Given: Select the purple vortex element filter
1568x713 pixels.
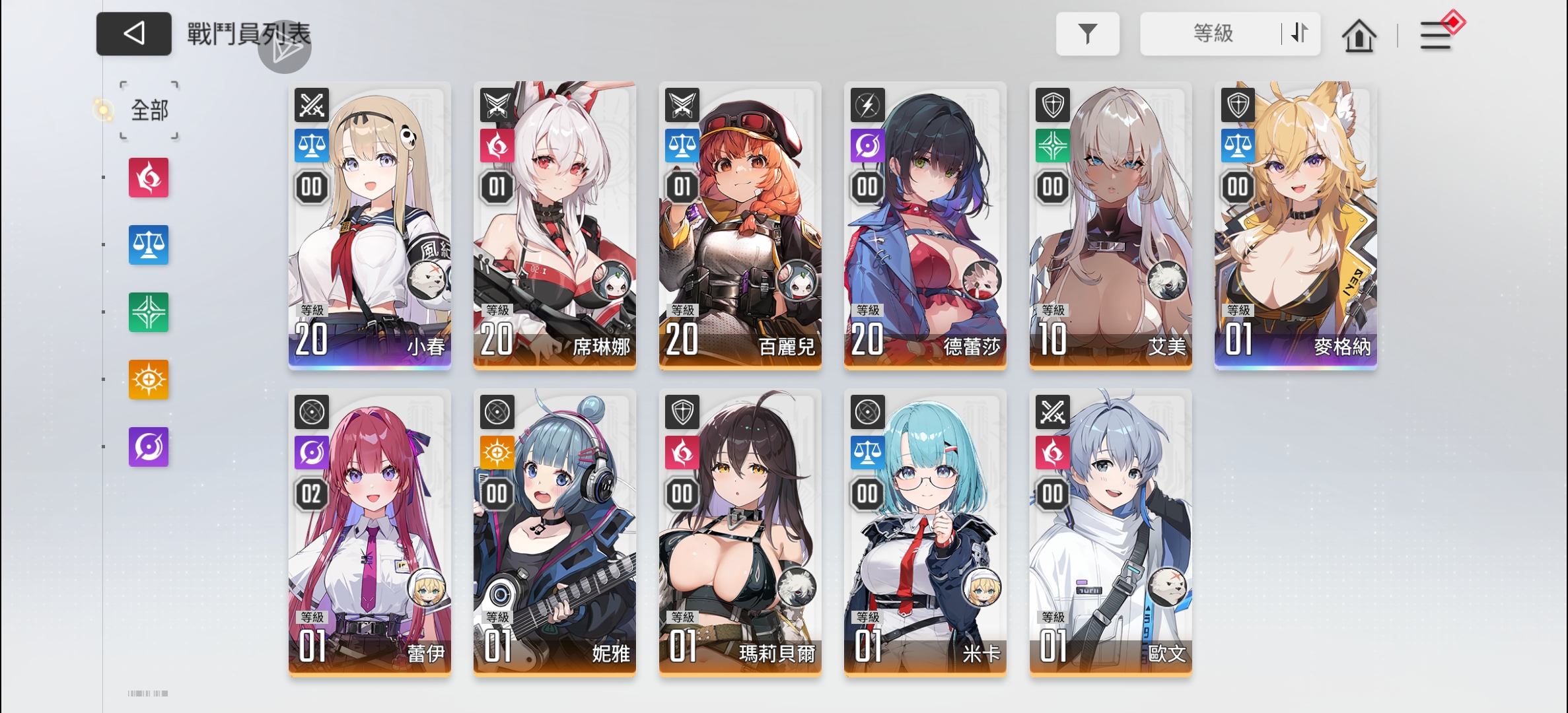Looking at the screenshot, I should point(148,447).
